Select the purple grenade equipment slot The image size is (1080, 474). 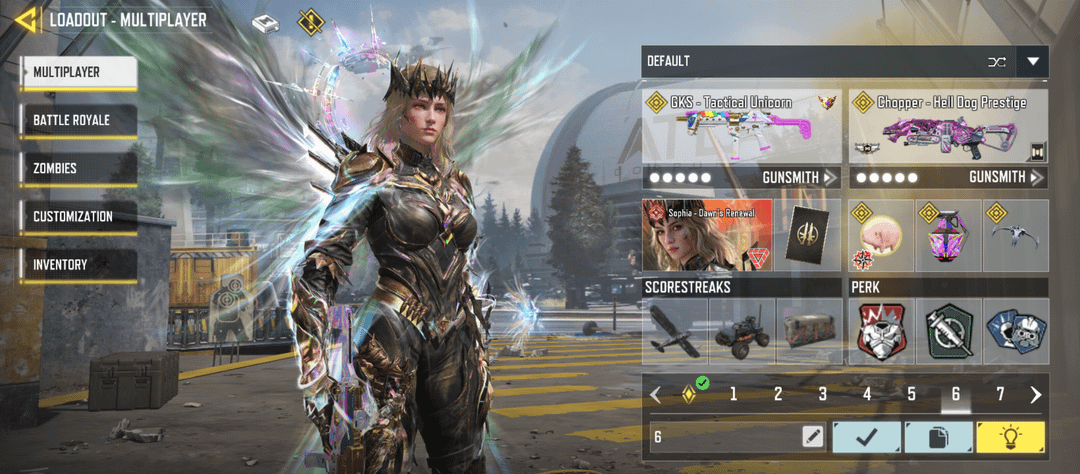948,237
